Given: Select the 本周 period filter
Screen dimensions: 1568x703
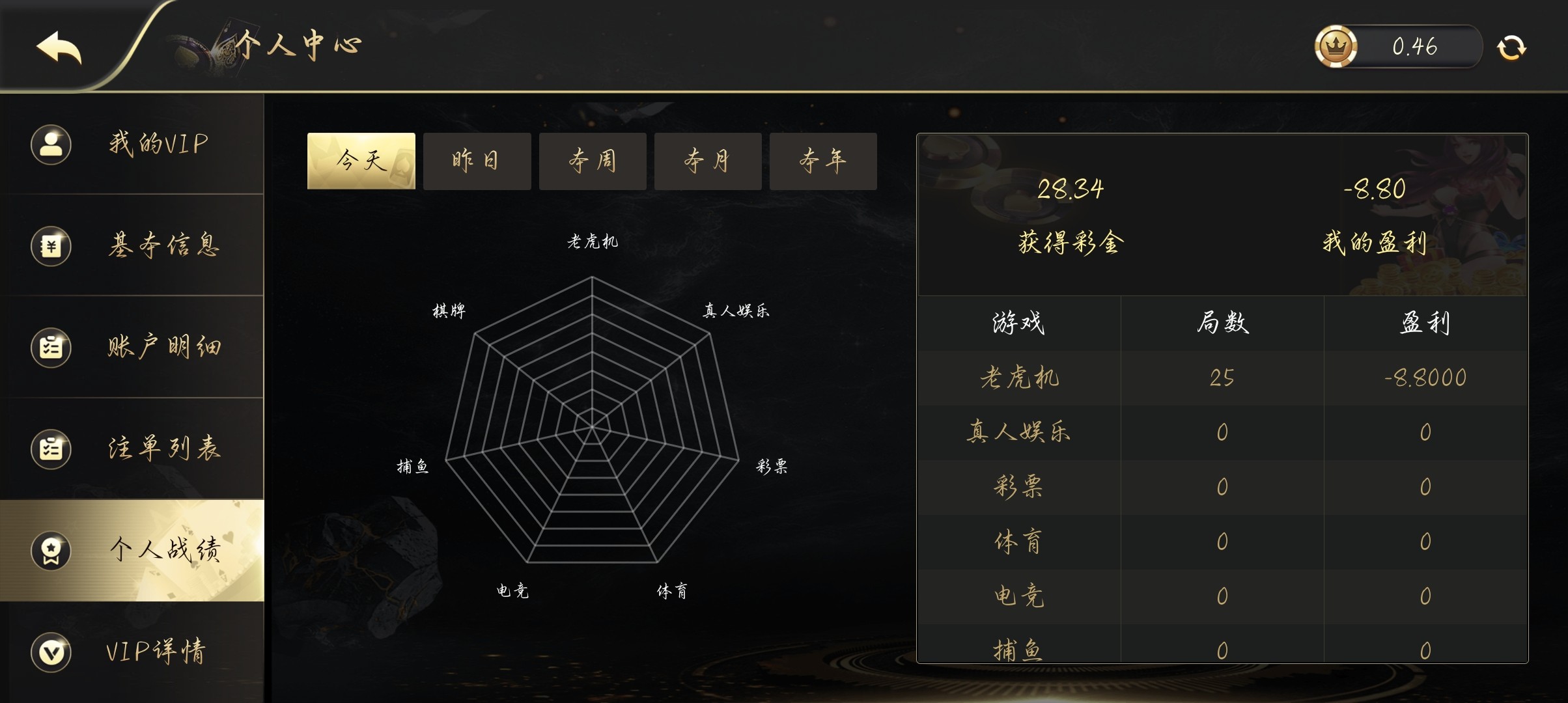Looking at the screenshot, I should pos(593,161).
